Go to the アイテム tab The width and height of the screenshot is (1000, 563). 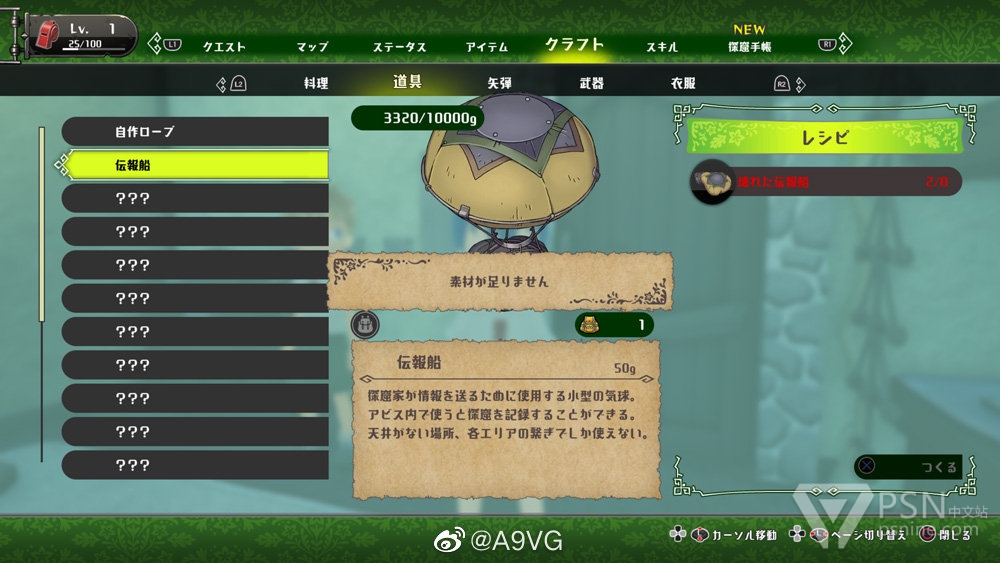pos(486,47)
